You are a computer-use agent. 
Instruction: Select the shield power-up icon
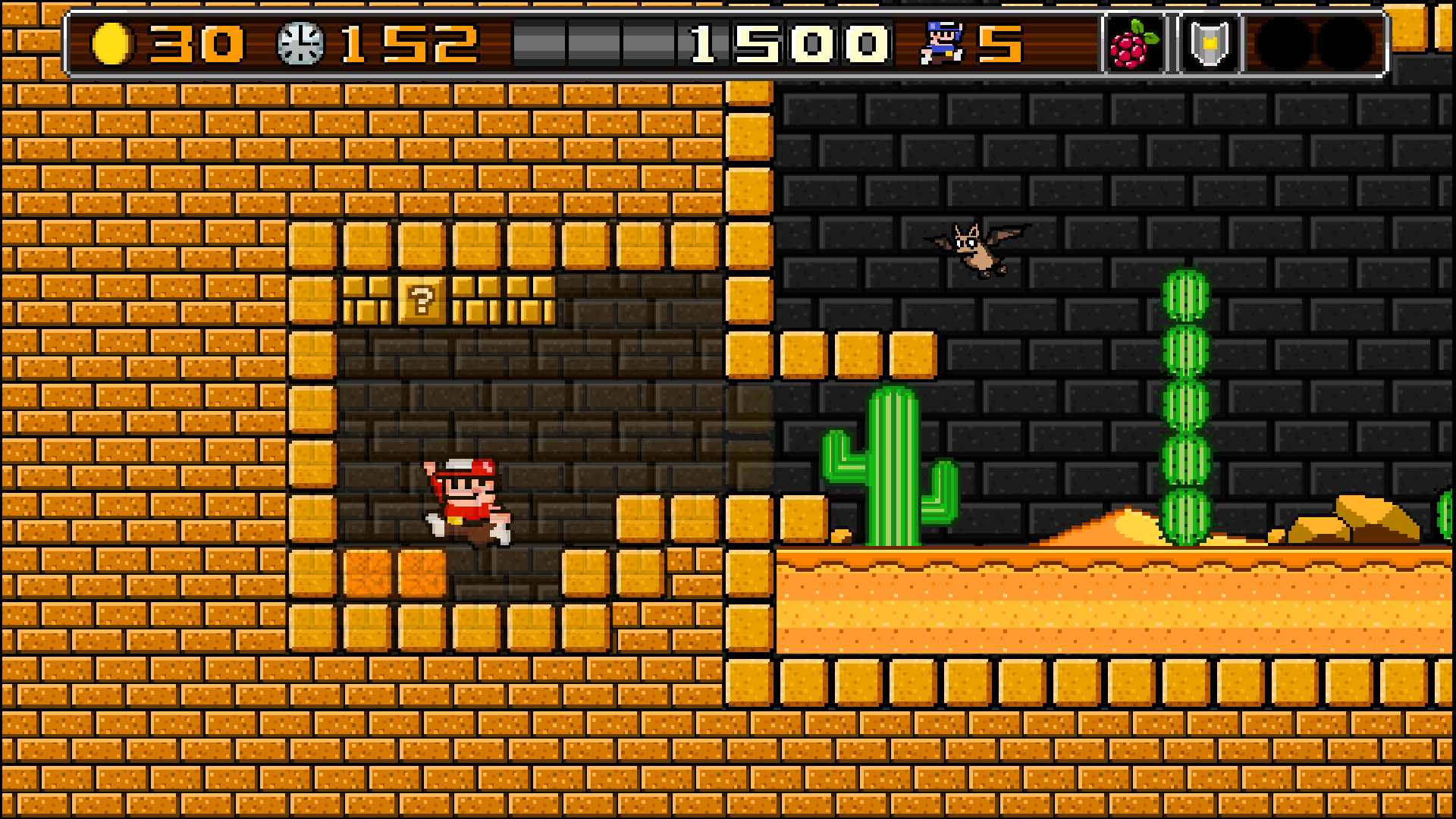(1209, 42)
